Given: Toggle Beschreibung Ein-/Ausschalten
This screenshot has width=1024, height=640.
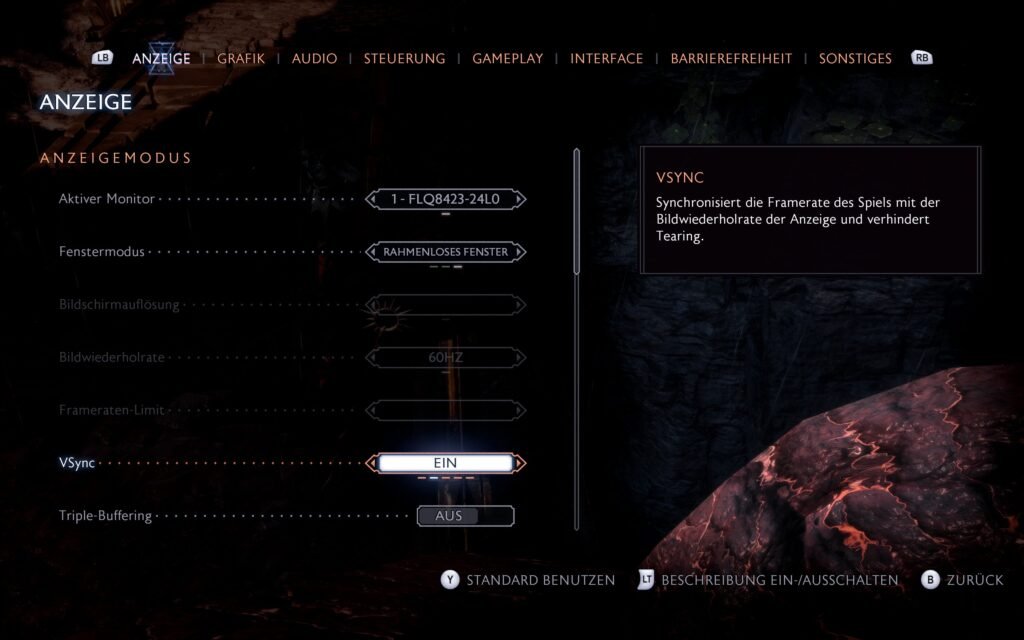Looking at the screenshot, I should point(779,580).
